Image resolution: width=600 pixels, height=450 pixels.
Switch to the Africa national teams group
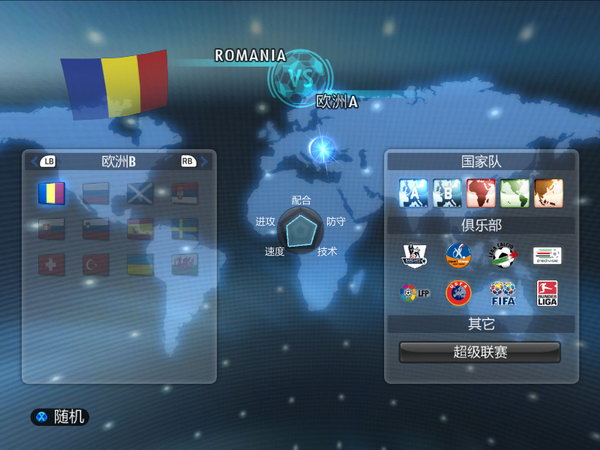click(481, 192)
